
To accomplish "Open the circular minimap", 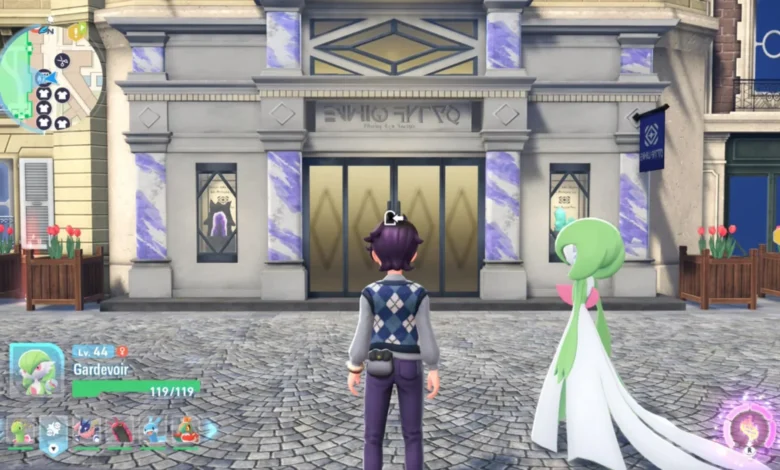I will coord(50,77).
